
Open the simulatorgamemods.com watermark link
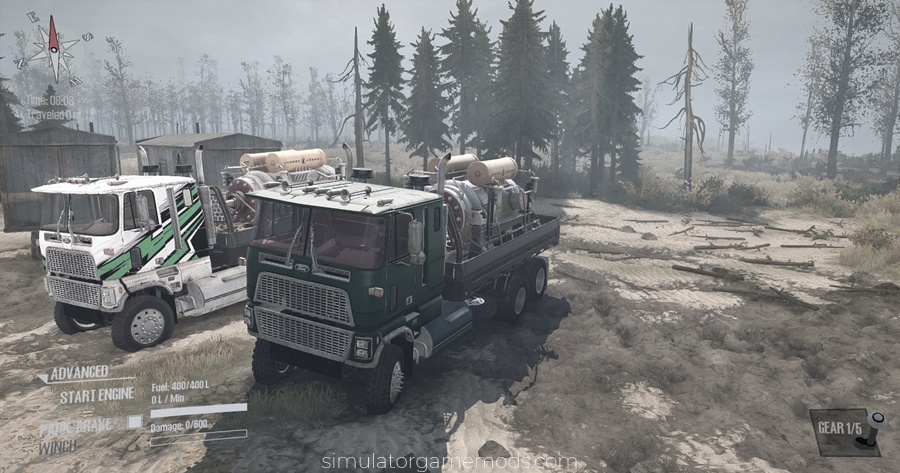click(x=449, y=461)
